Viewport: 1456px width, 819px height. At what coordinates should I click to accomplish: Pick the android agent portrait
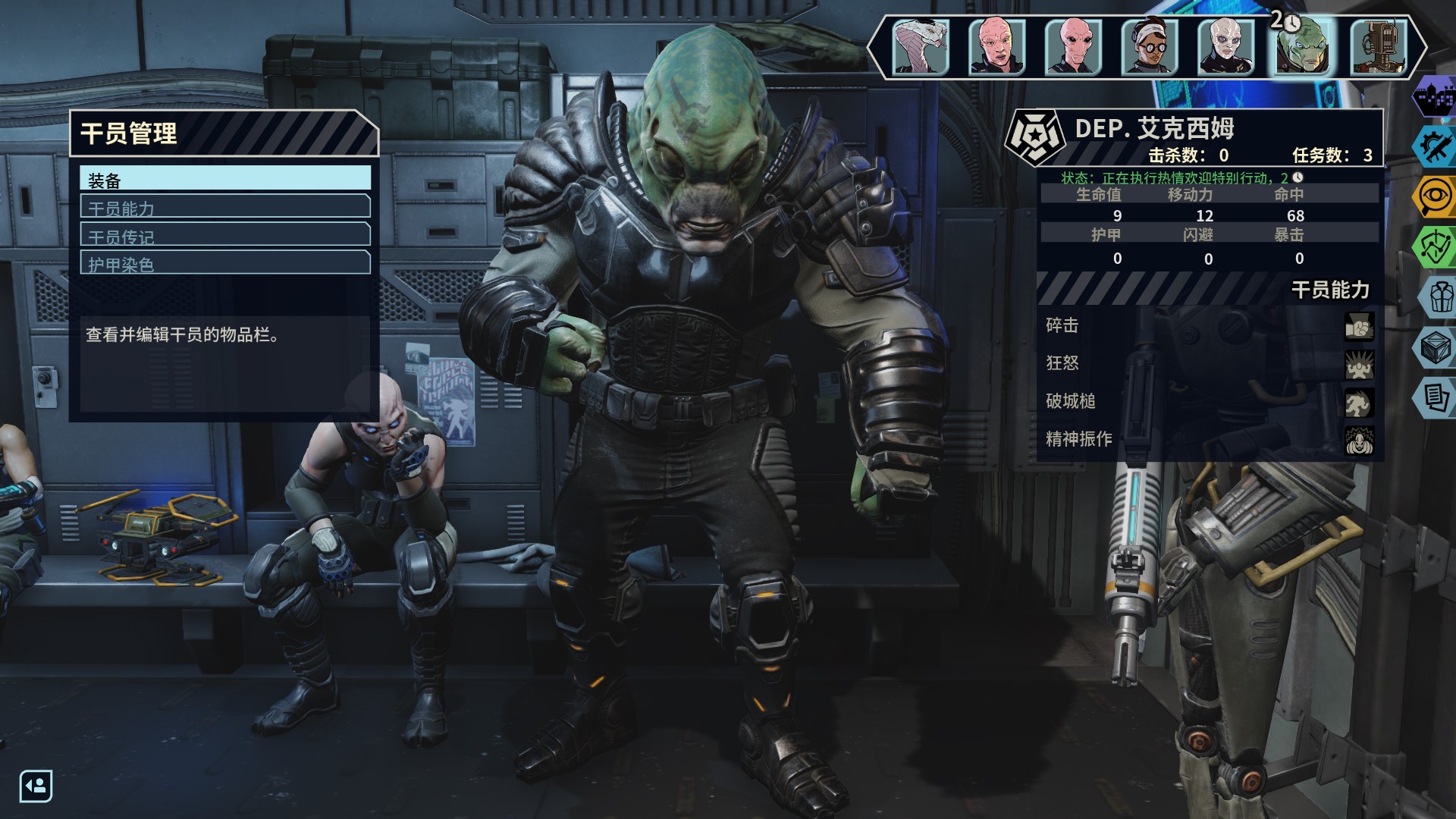(1379, 47)
